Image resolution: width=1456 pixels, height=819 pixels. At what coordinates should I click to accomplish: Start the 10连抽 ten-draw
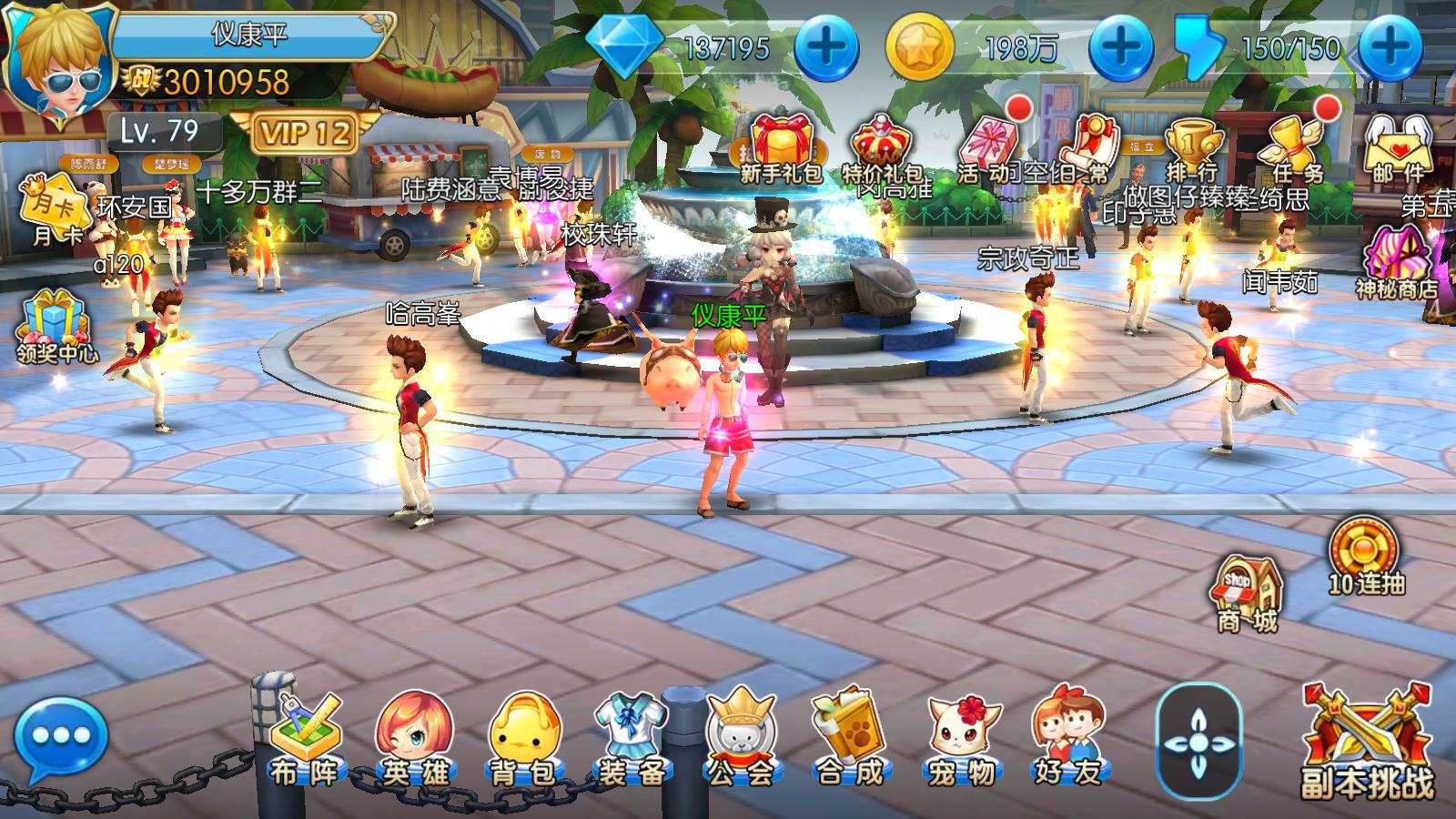1366,555
